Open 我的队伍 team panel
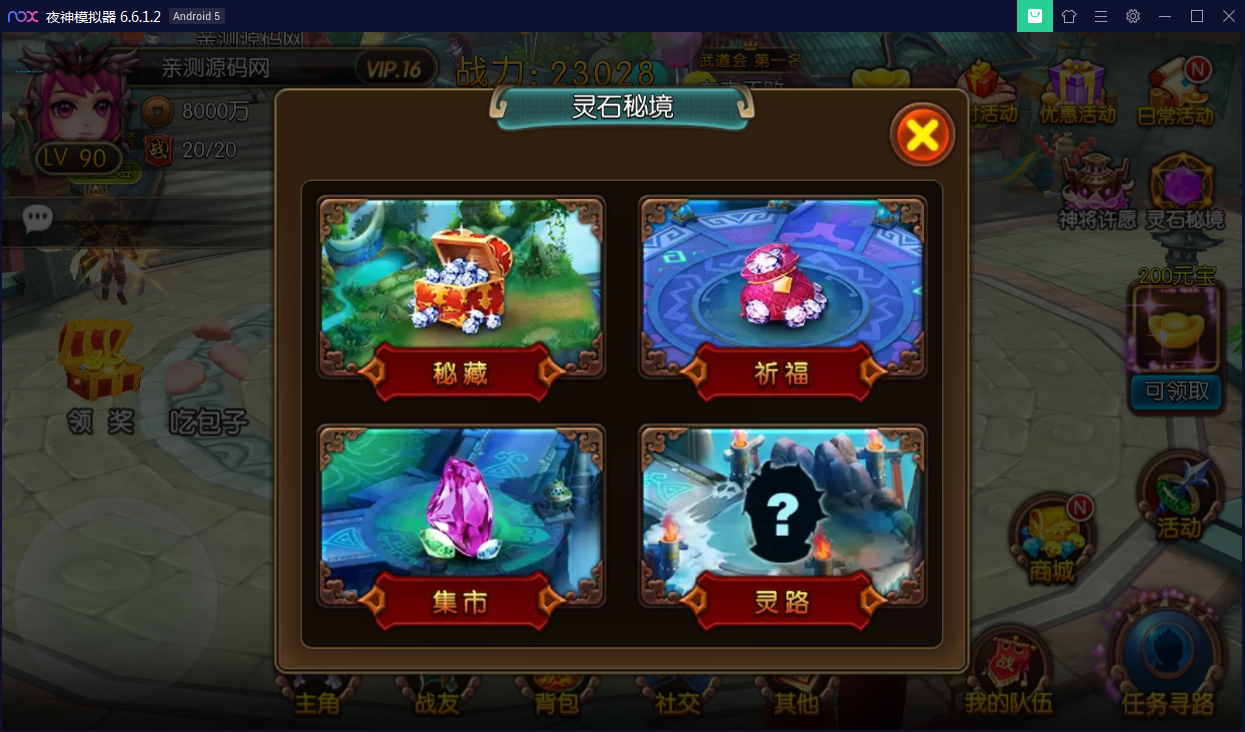 click(x=1008, y=672)
